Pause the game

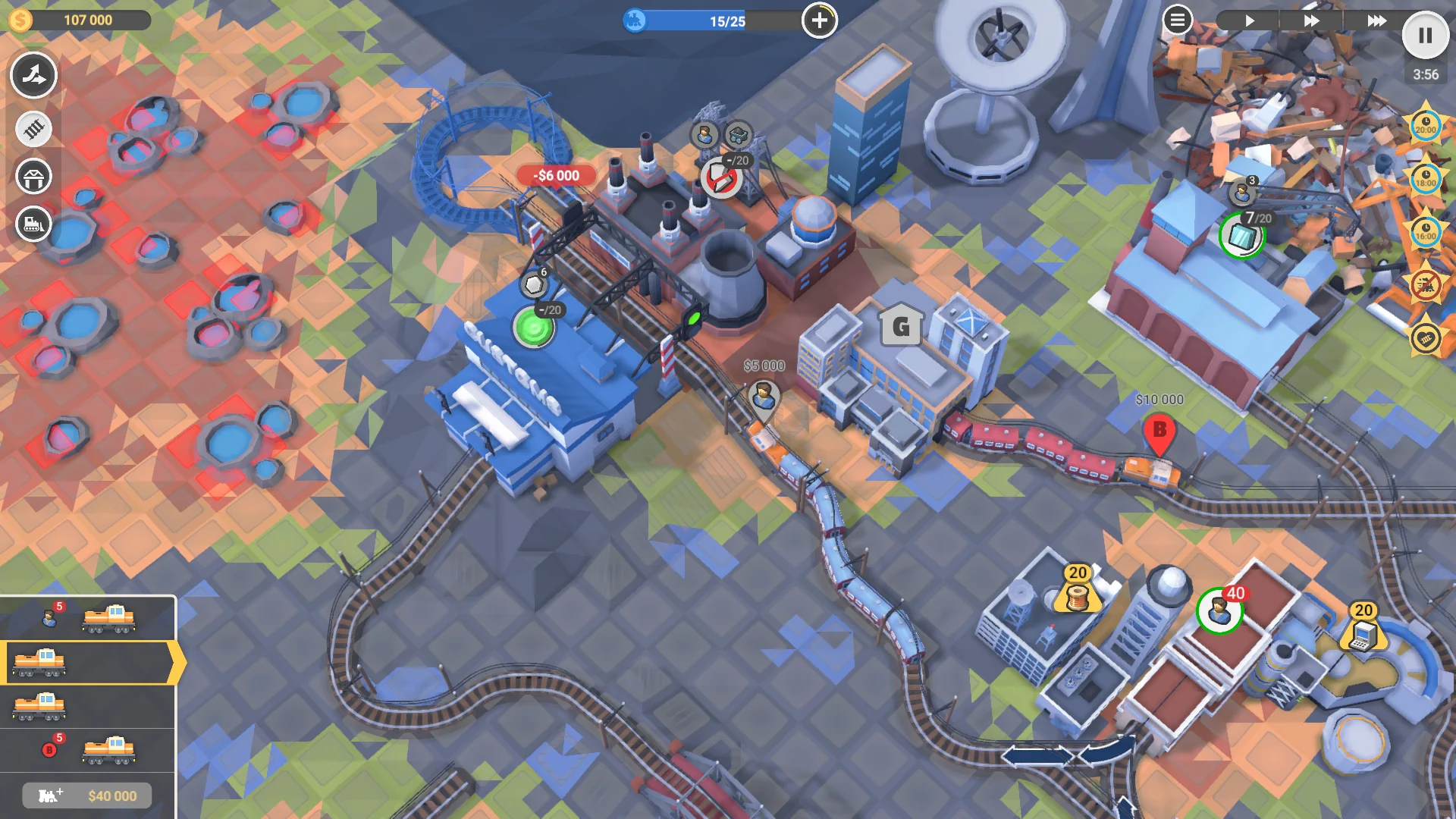coord(1424,33)
